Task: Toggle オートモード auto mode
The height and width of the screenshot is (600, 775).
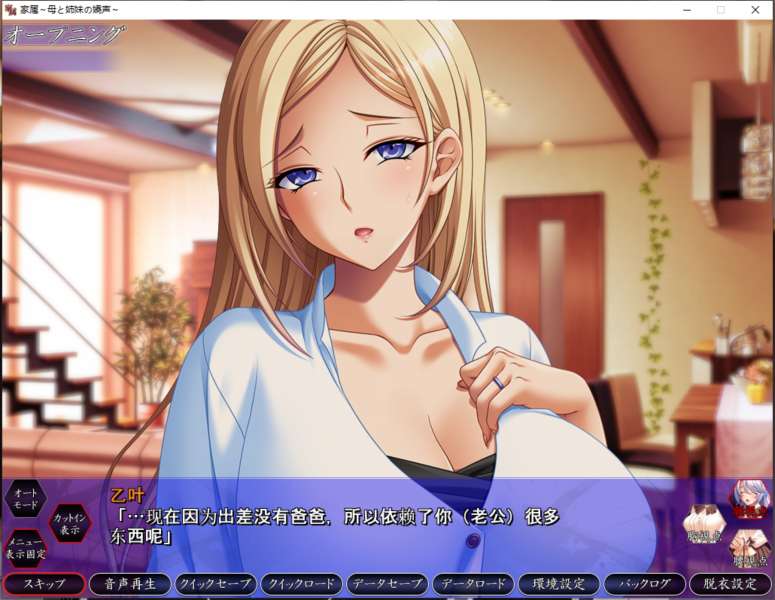Action: point(25,500)
